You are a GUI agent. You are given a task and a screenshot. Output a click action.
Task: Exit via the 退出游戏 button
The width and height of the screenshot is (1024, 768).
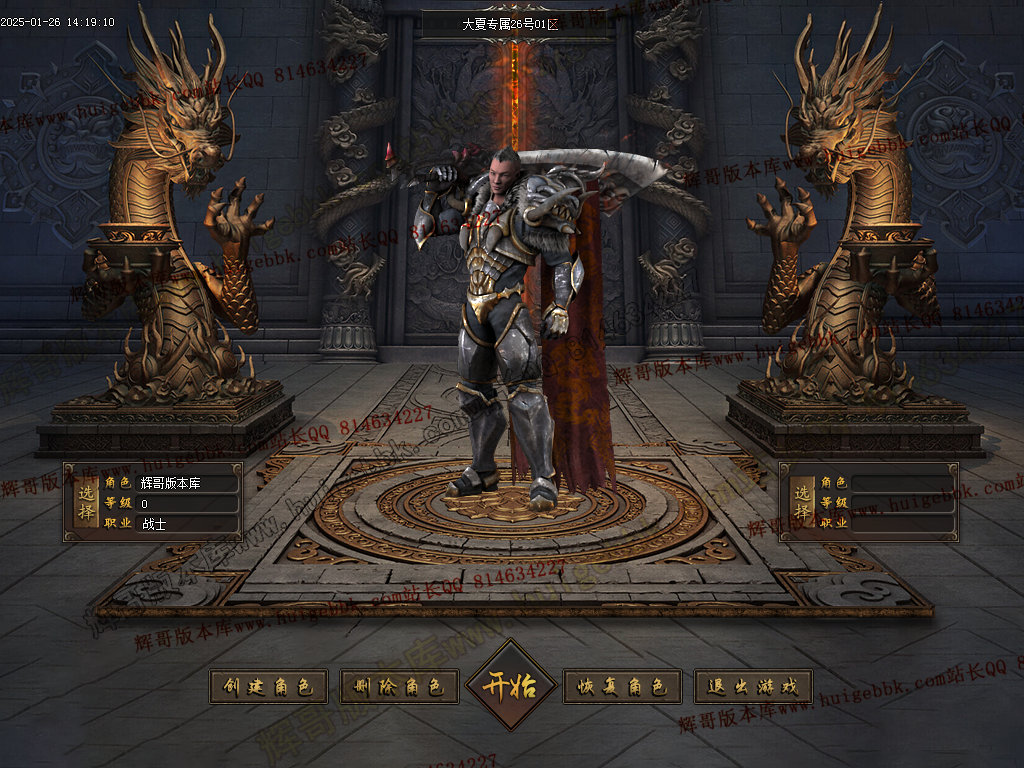click(x=753, y=687)
